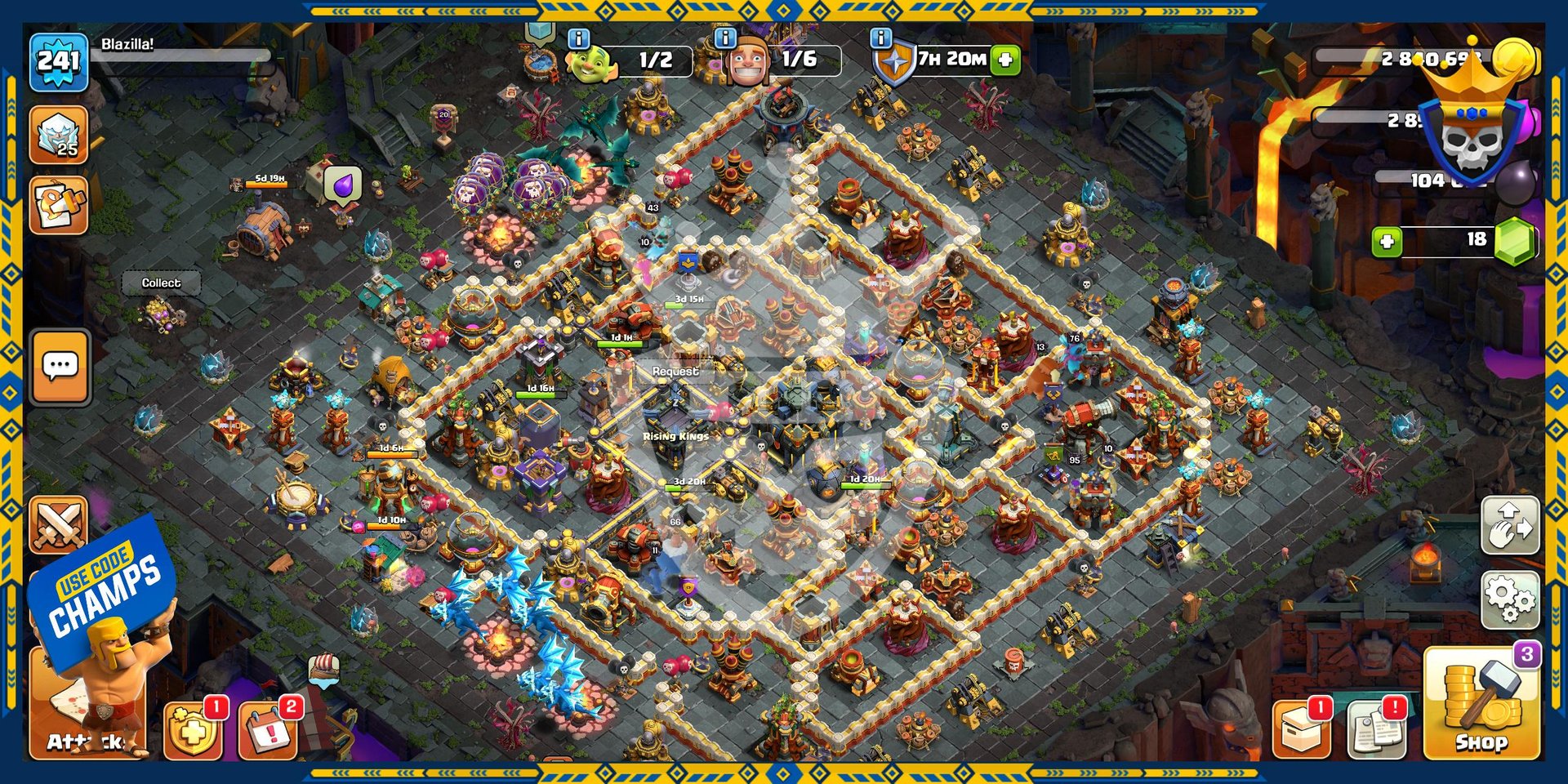
Task: Show info for builder count 1/6
Action: click(x=725, y=38)
